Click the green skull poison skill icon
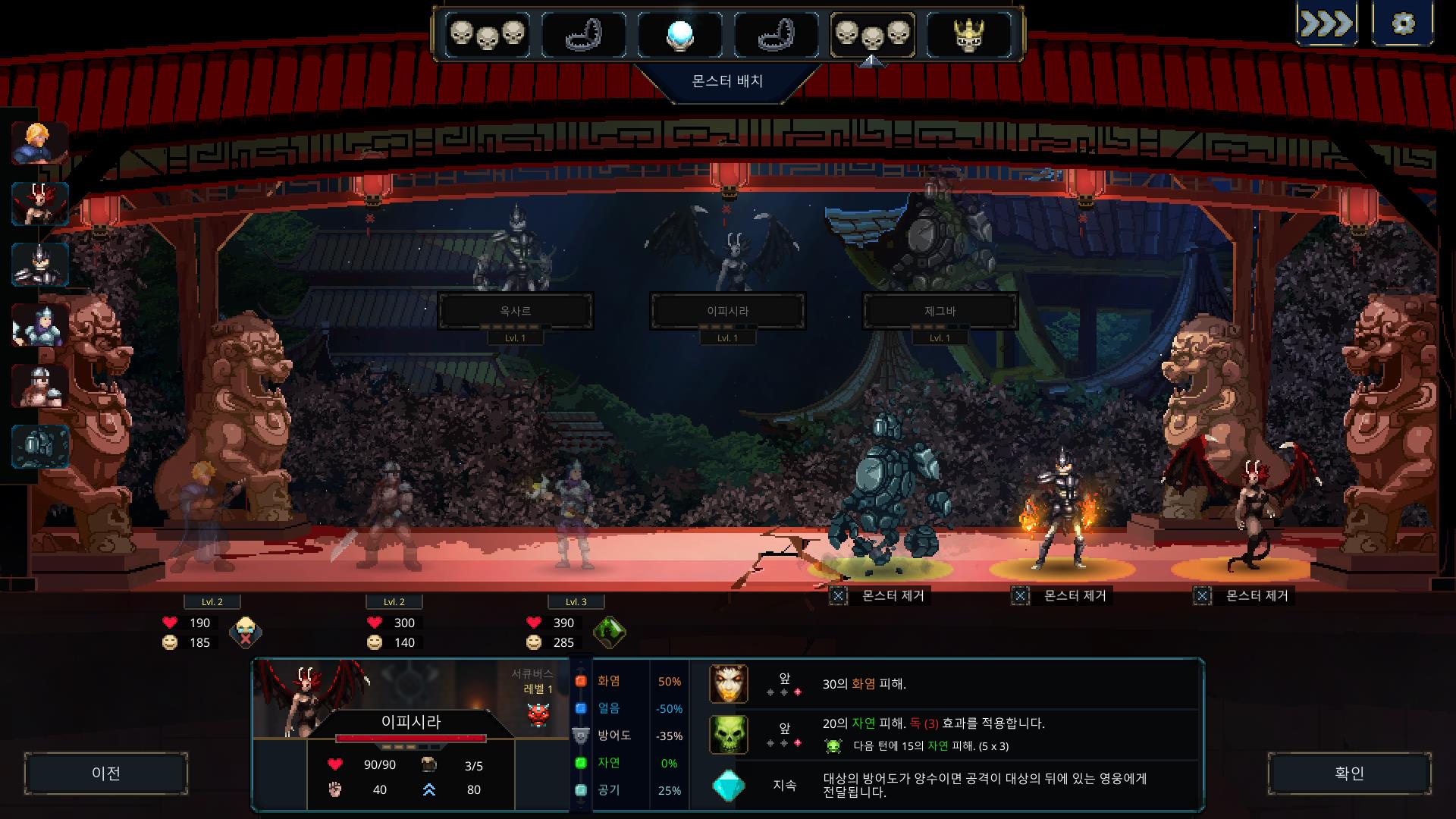 click(x=728, y=734)
